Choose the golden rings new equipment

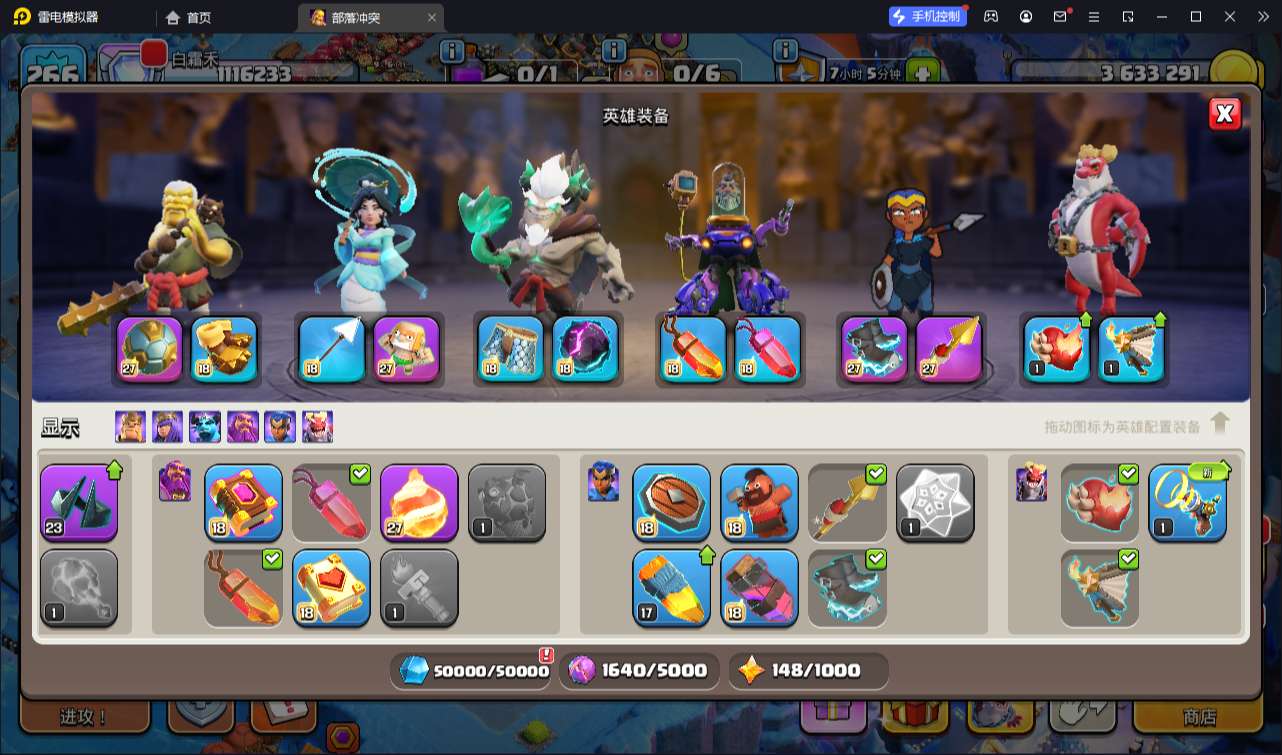coord(1187,502)
